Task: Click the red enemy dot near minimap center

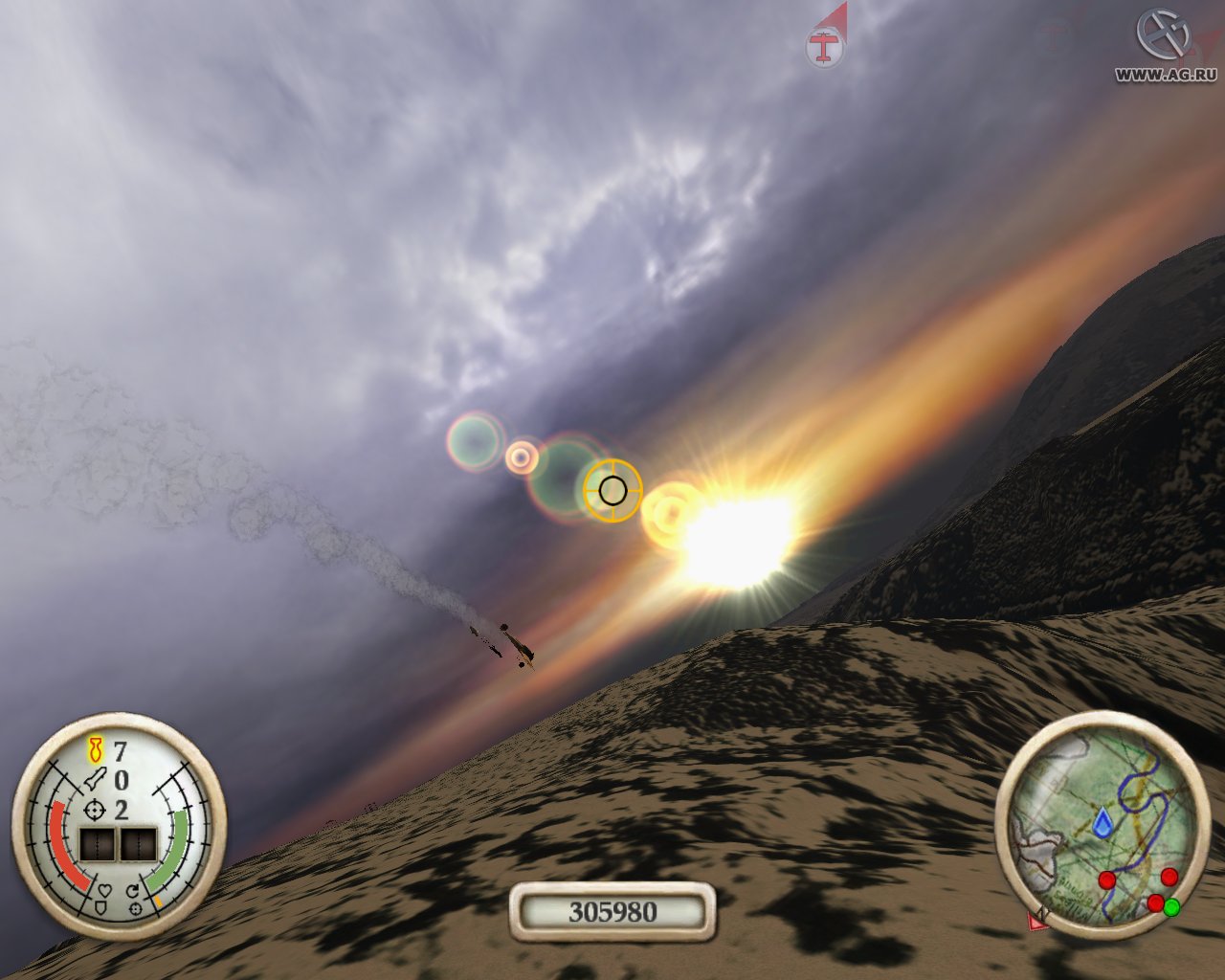Action: (1107, 880)
